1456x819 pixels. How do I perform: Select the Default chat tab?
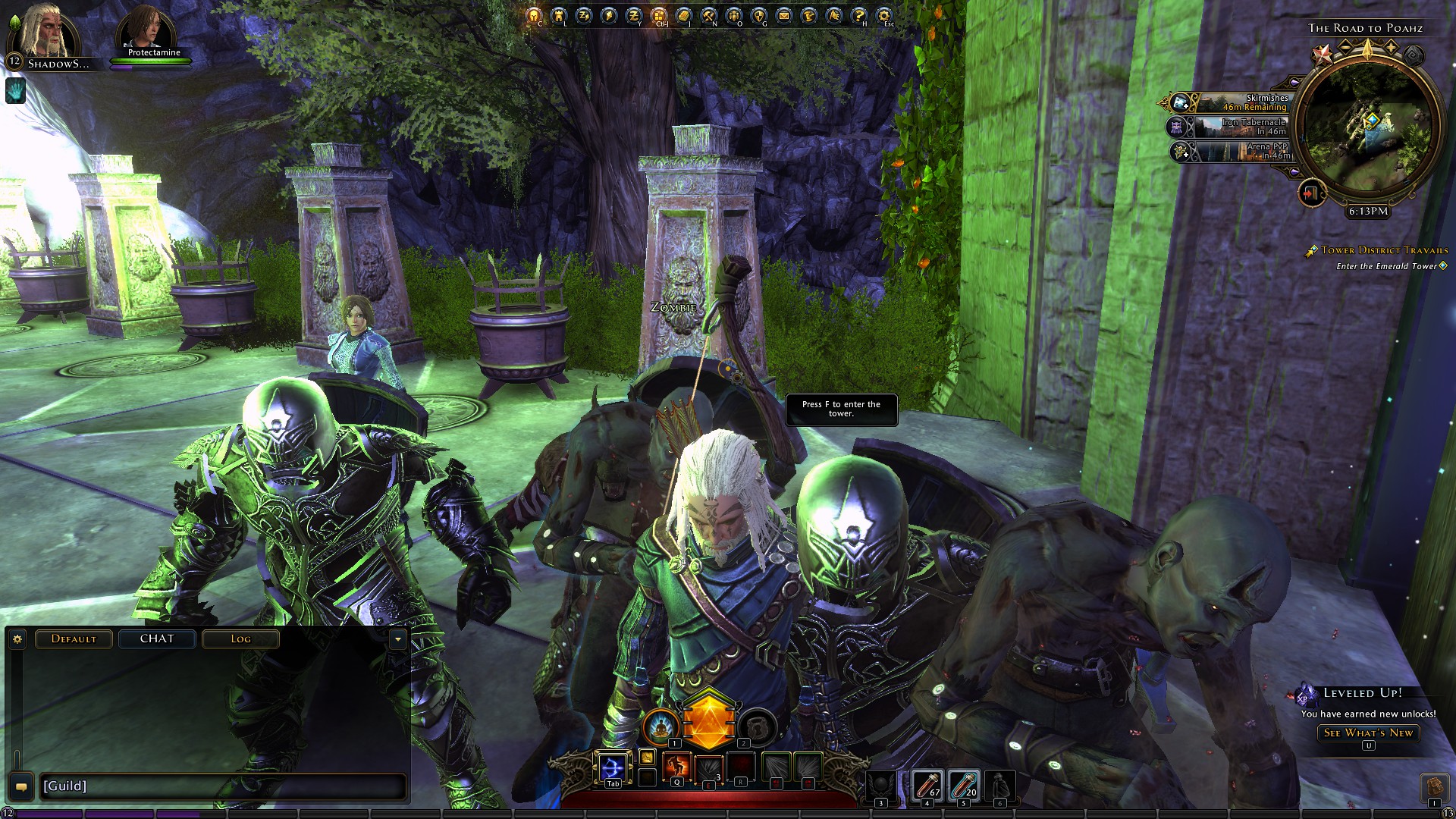pos(74,639)
